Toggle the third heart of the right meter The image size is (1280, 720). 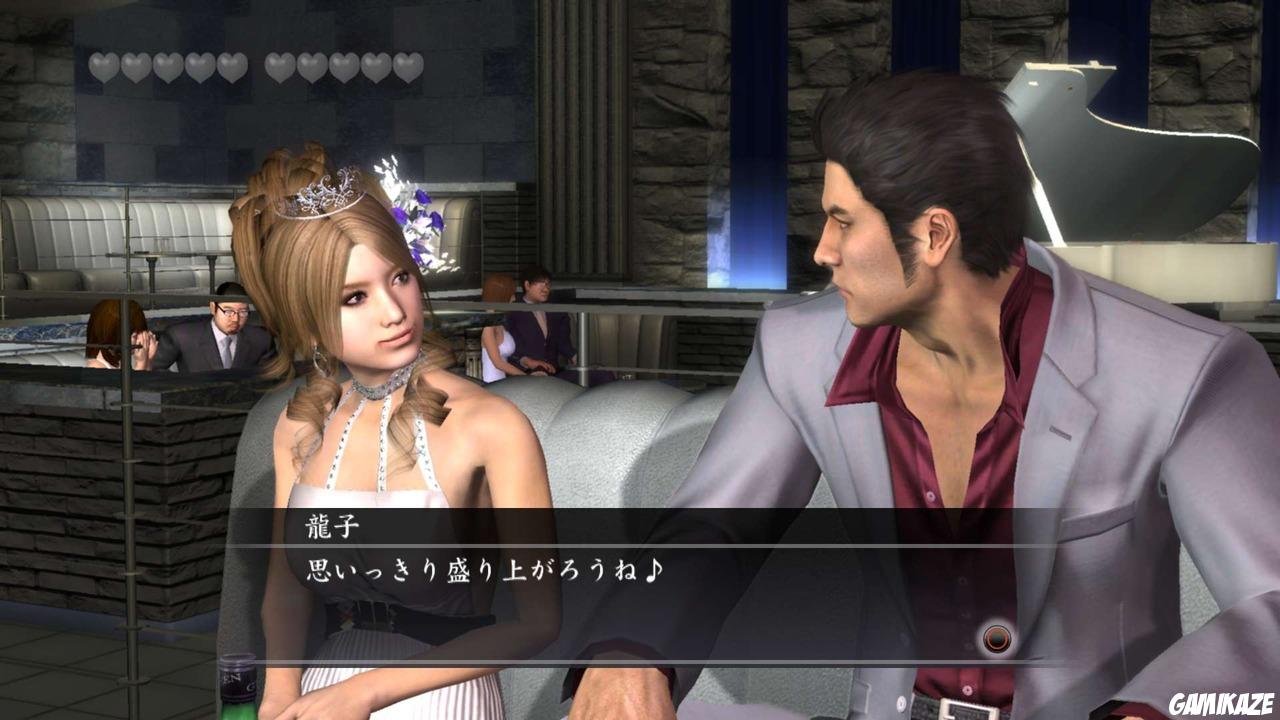click(x=345, y=65)
